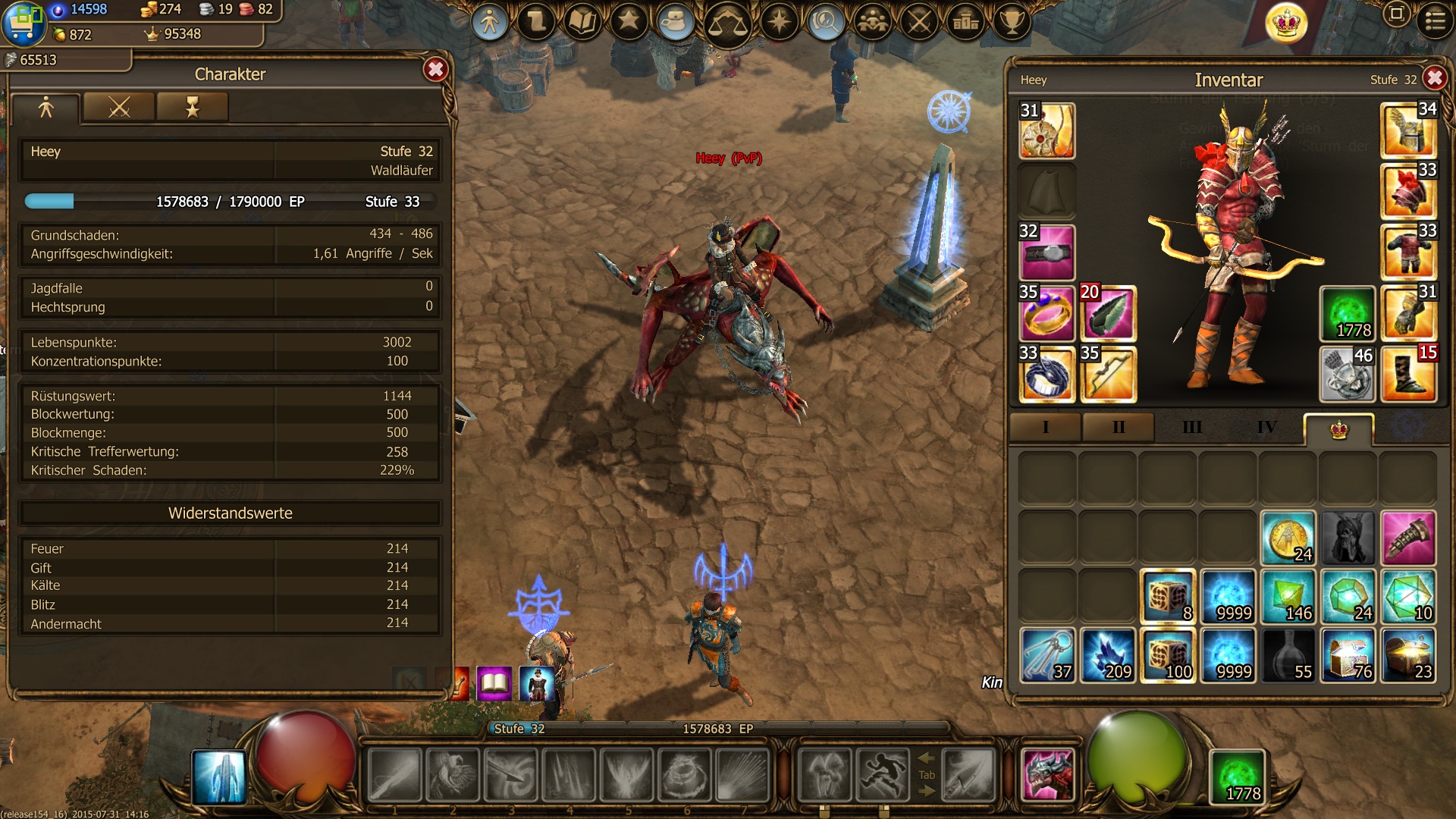This screenshot has width=1456, height=819.
Task: Click the golden crown premium button
Action: click(x=1286, y=24)
